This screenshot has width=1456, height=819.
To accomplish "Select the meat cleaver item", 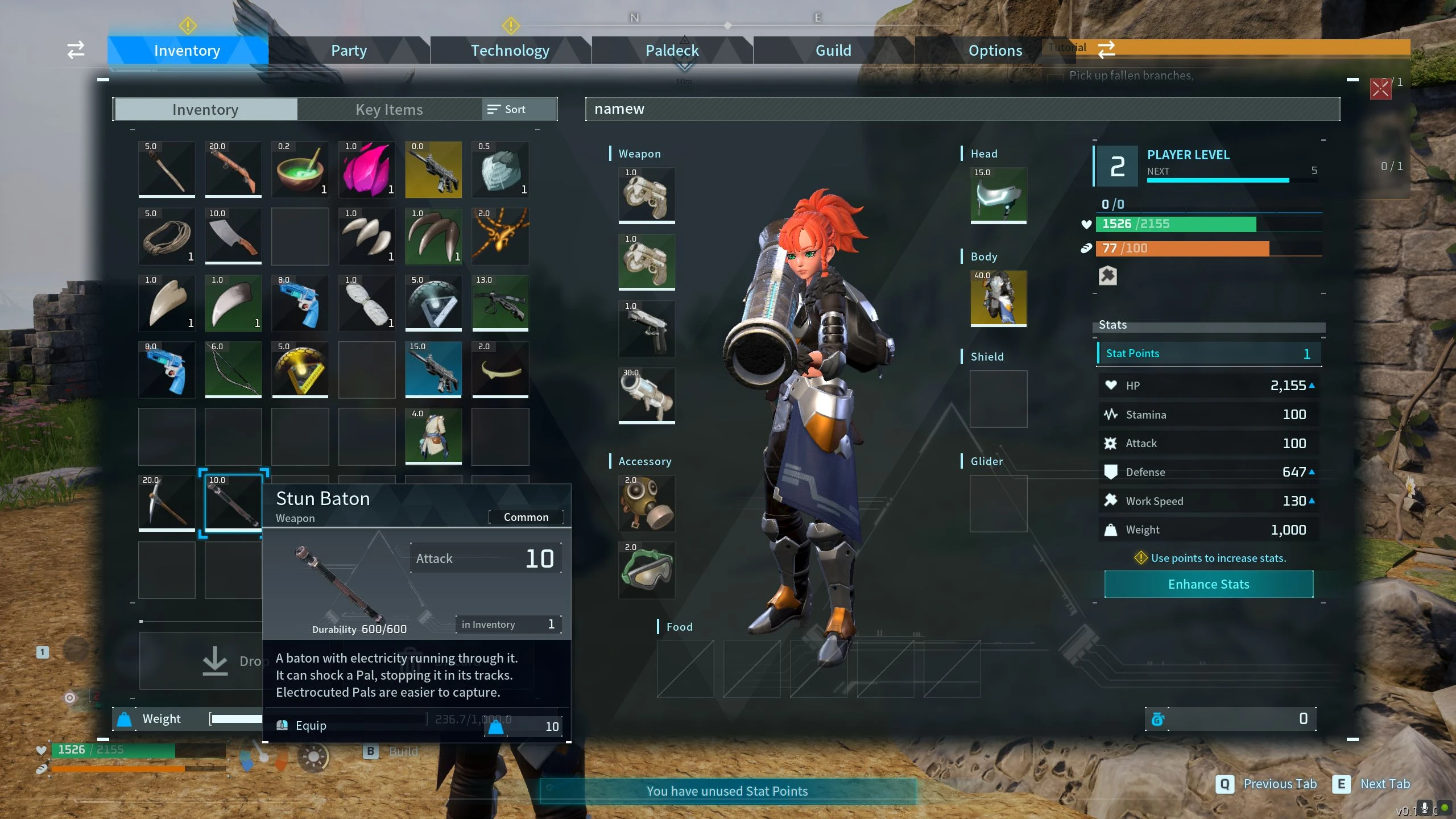I will [x=233, y=236].
